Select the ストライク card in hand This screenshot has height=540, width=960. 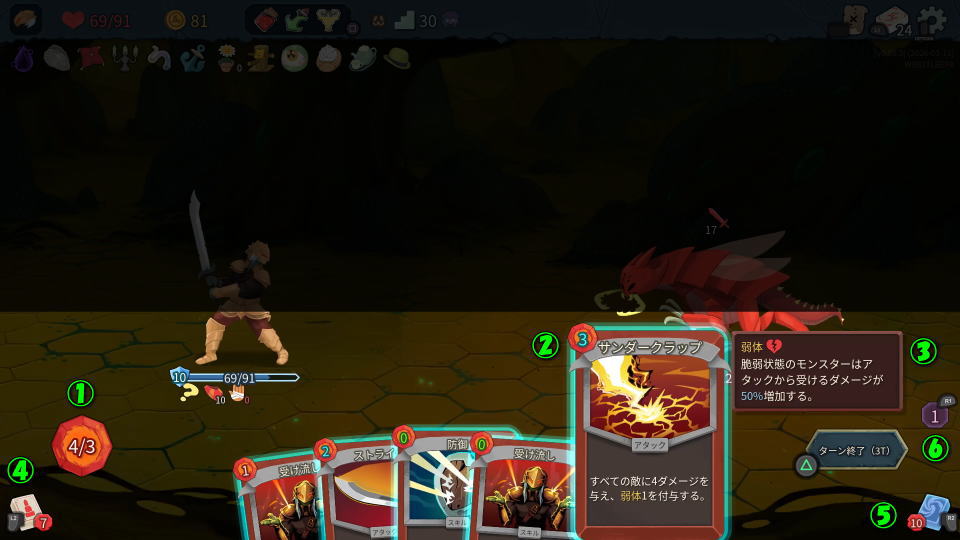(x=360, y=490)
